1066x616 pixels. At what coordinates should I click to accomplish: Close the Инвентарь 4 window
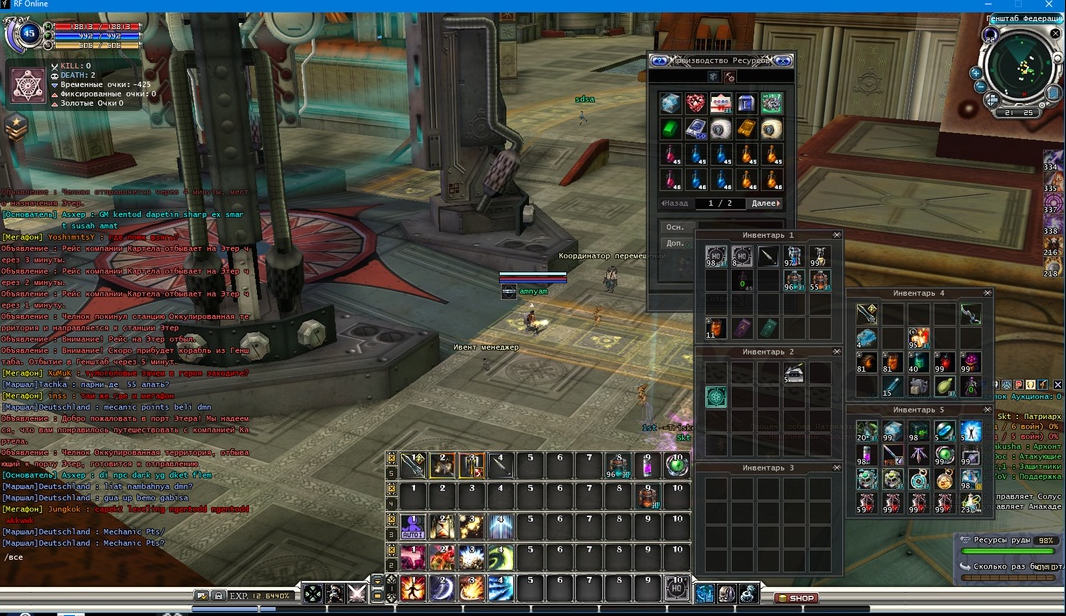987,293
